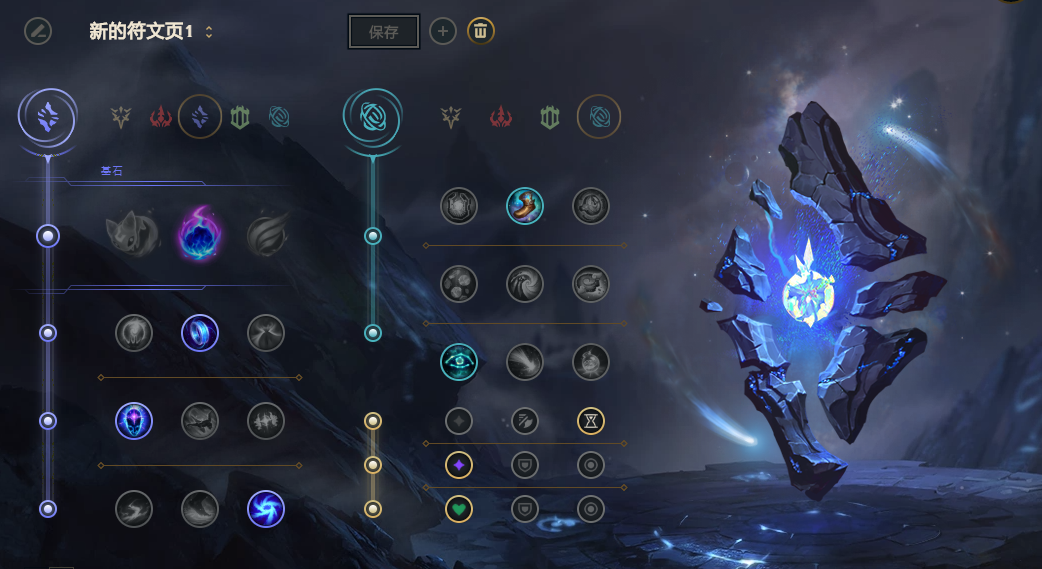Viewport: 1042px width, 569px height.
Task: Select the circled Inspiration secondary path icon
Action: pyautogui.click(x=599, y=118)
